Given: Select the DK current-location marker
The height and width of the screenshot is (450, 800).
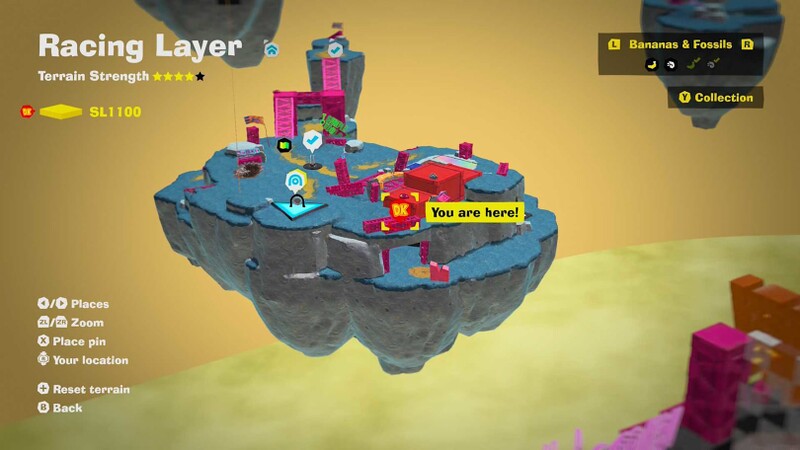Looking at the screenshot, I should [x=401, y=211].
